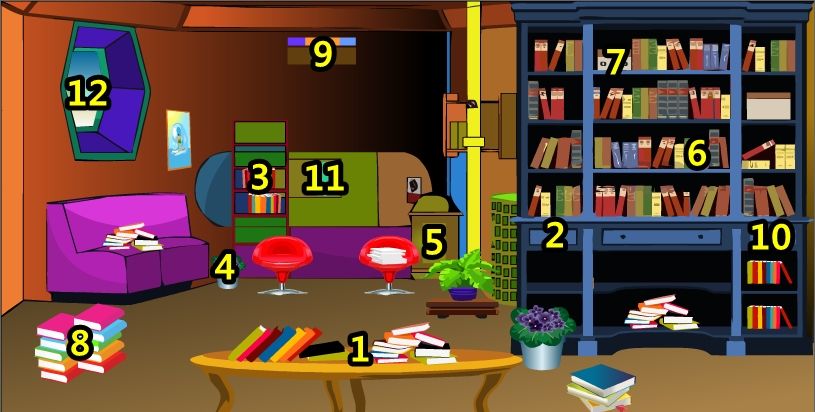
Task: Select the number 9 marker
Action: pyautogui.click(x=321, y=54)
